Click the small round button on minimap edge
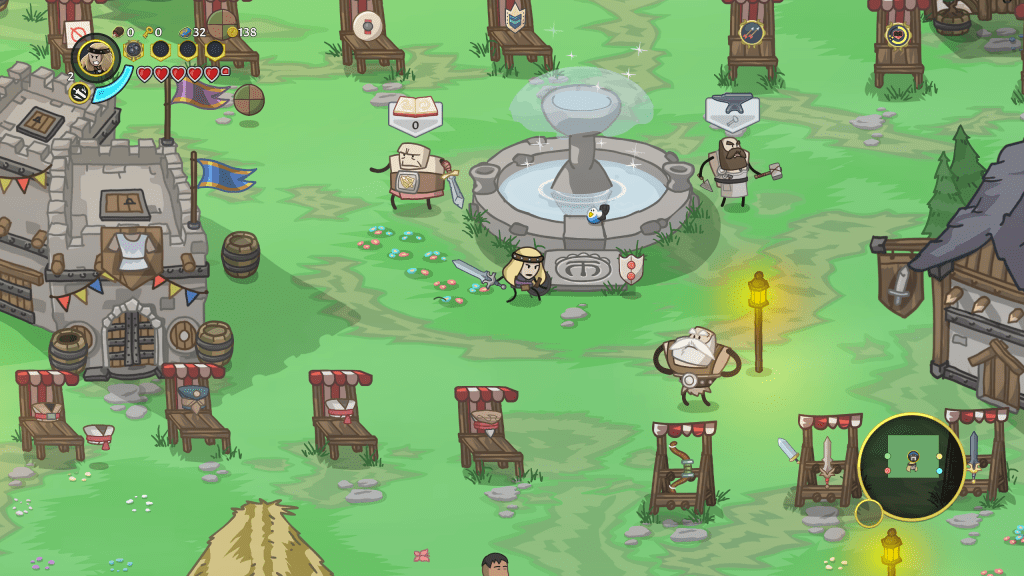The height and width of the screenshot is (576, 1024). 868,513
